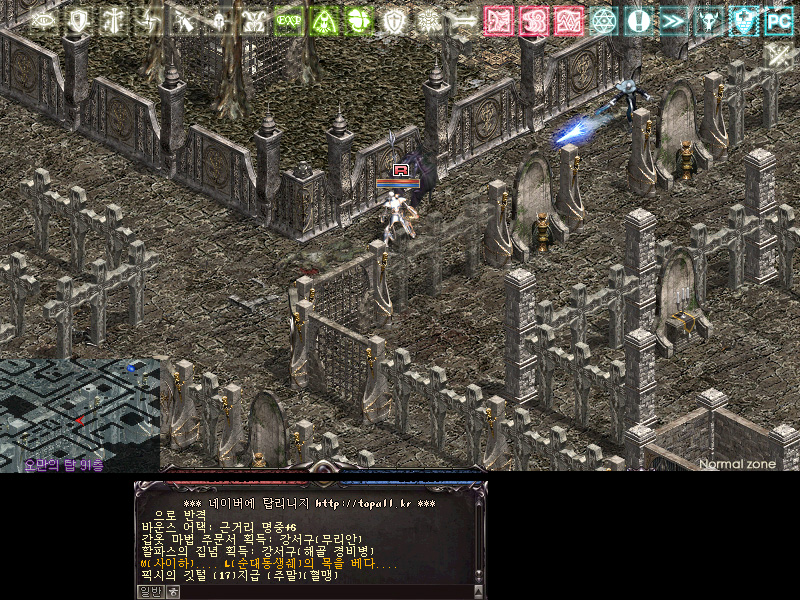Image resolution: width=800 pixels, height=600 pixels.
Task: Click the green four-leaf clover icon
Action: [359, 20]
